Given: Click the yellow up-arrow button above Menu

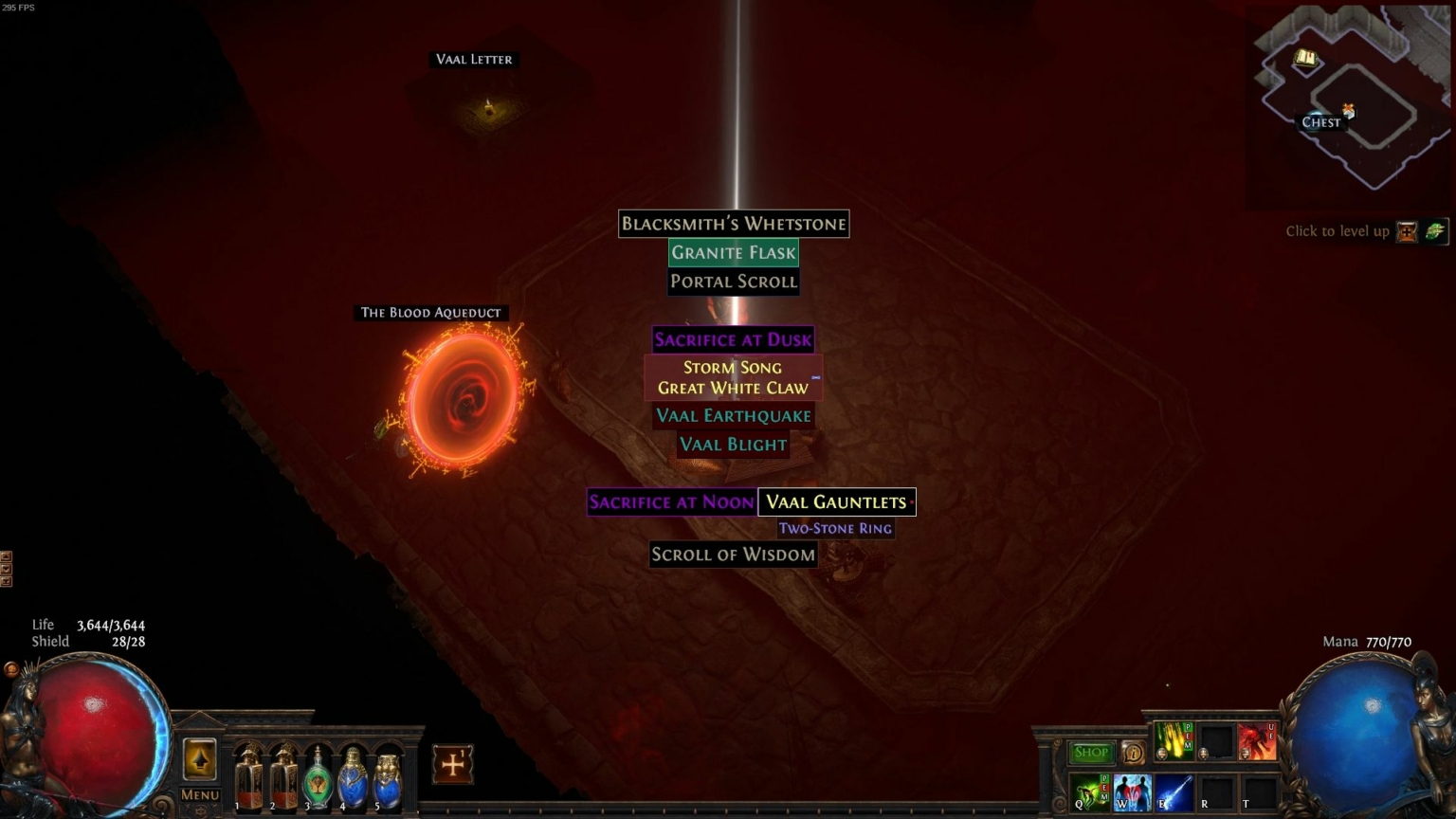Looking at the screenshot, I should tap(199, 759).
